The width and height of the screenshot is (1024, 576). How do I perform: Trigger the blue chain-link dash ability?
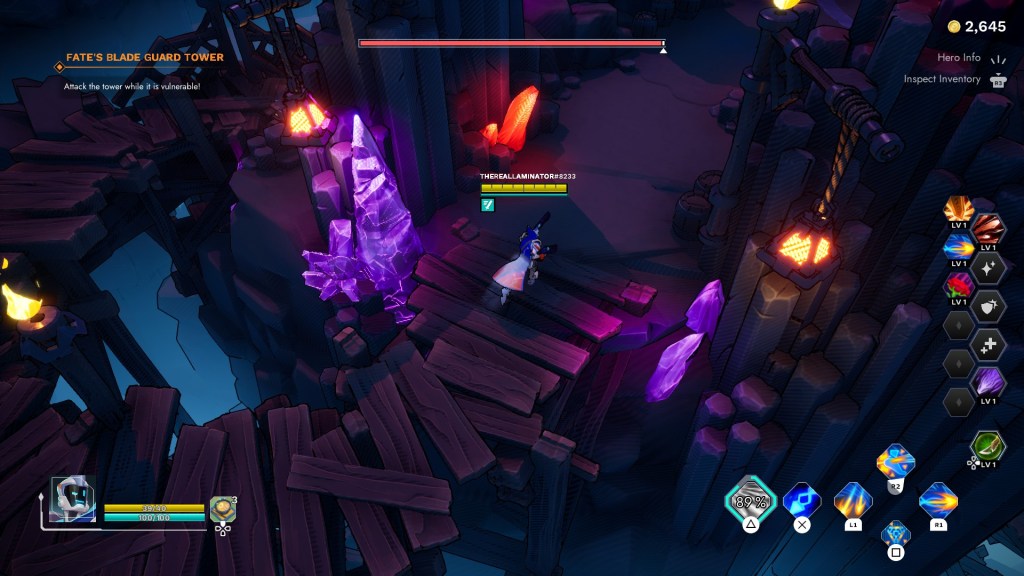pos(801,499)
